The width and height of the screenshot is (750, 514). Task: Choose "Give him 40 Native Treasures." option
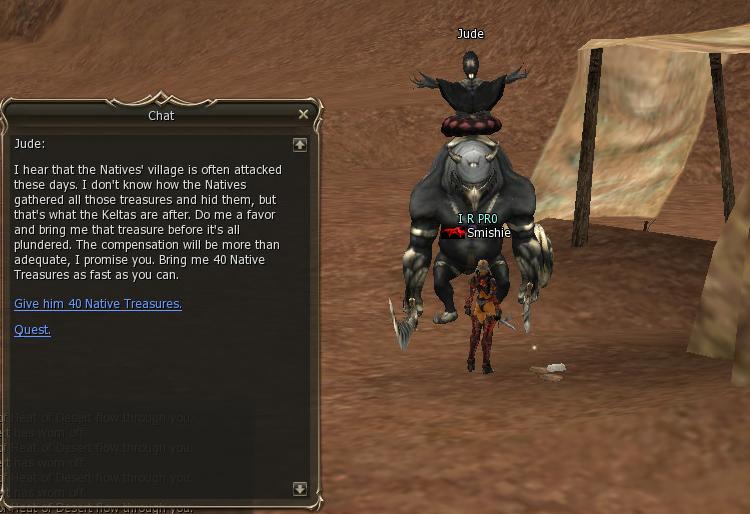click(98, 304)
